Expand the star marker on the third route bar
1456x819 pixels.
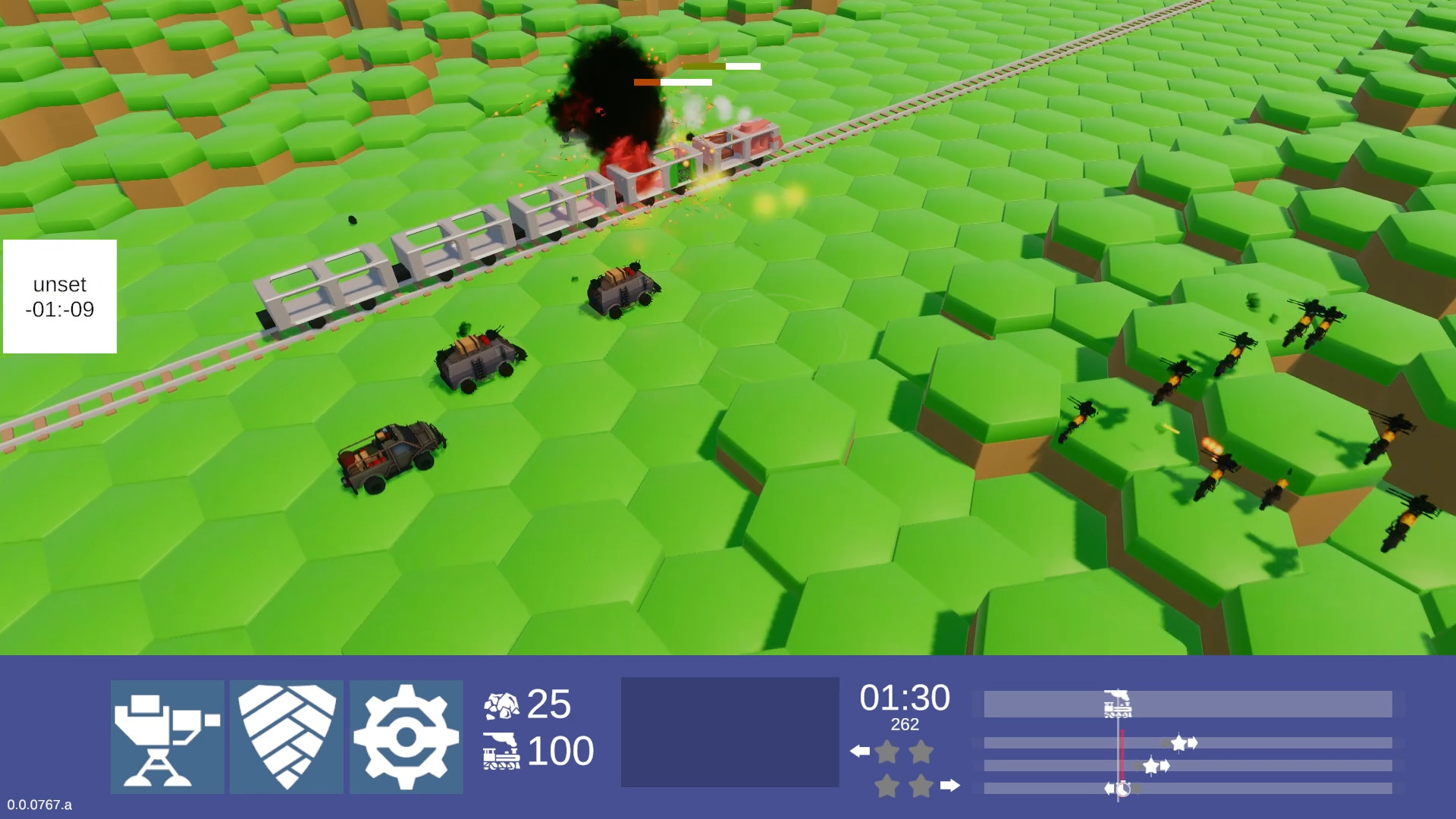point(1151,765)
